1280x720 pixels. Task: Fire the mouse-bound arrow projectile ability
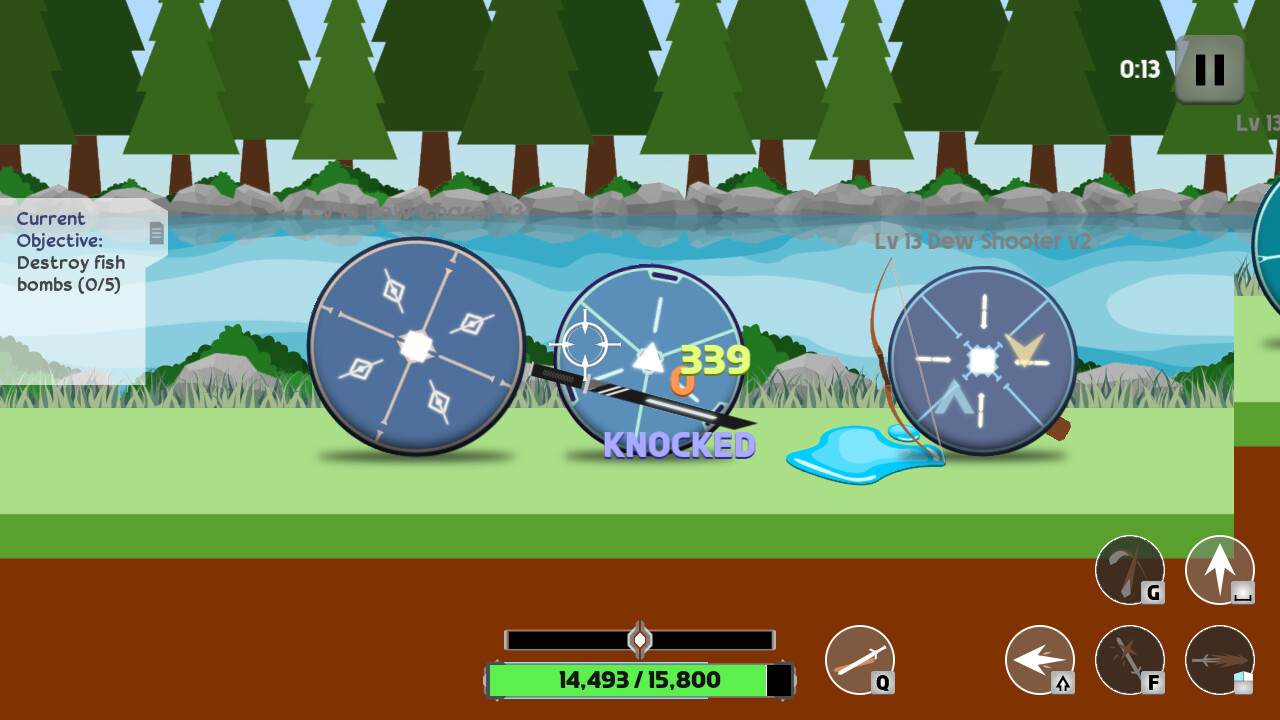(x=1218, y=660)
